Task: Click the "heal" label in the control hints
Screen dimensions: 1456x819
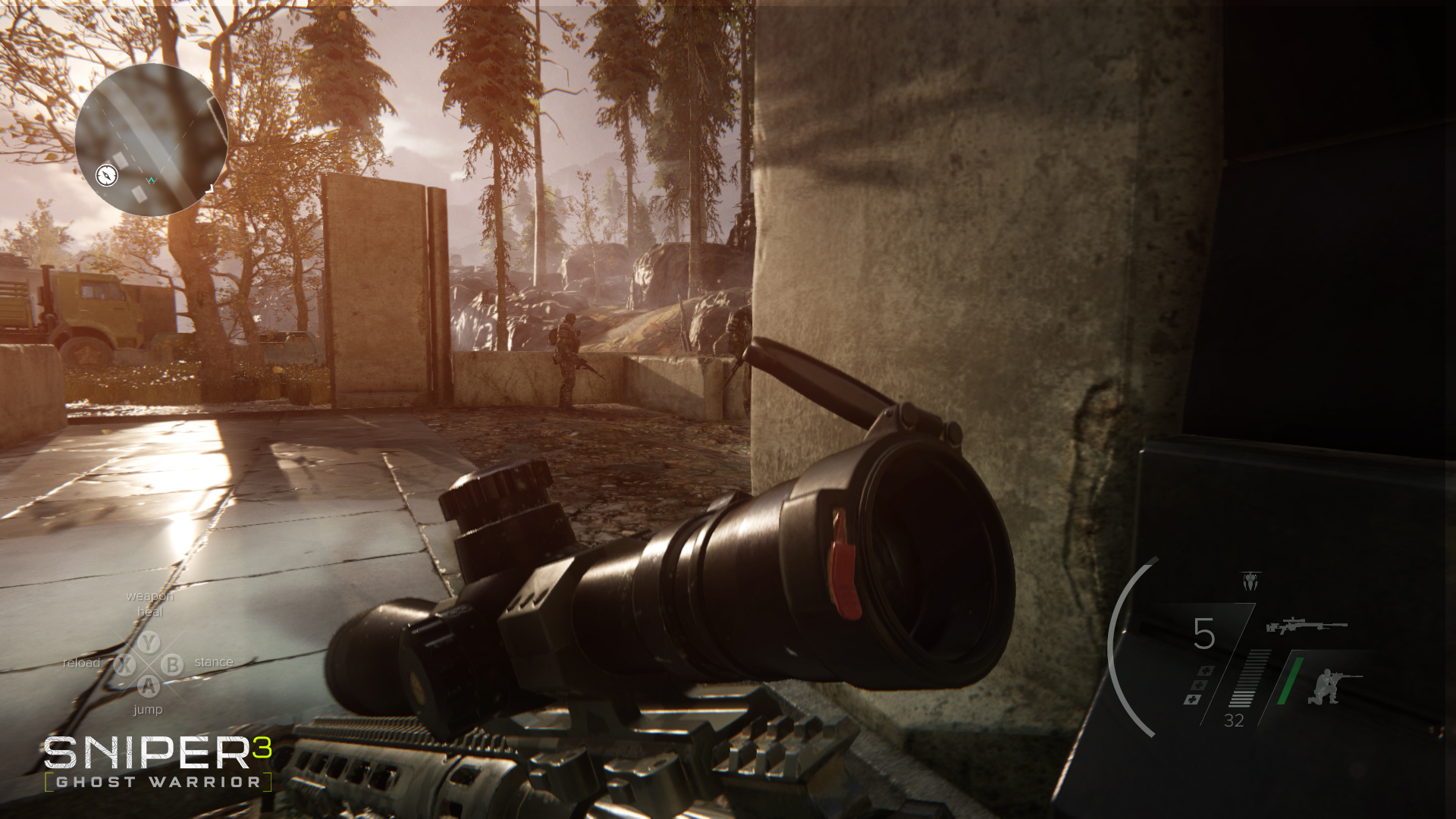Action: tap(150, 611)
